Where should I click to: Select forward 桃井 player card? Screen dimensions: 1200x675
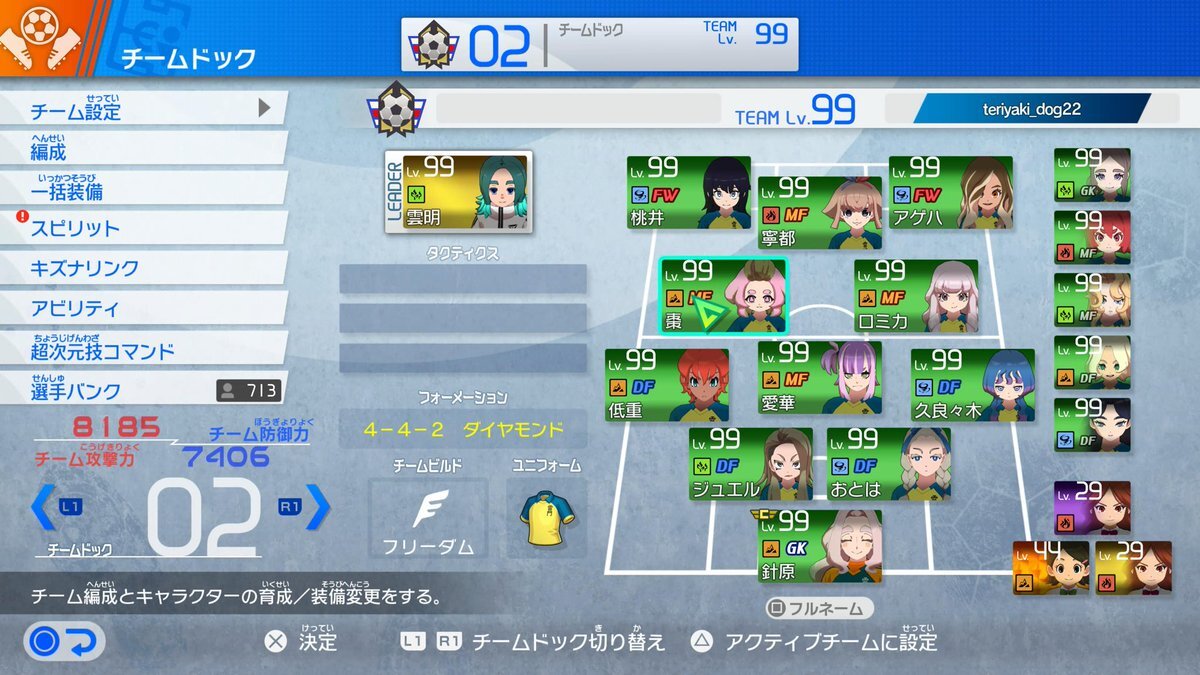coord(688,192)
